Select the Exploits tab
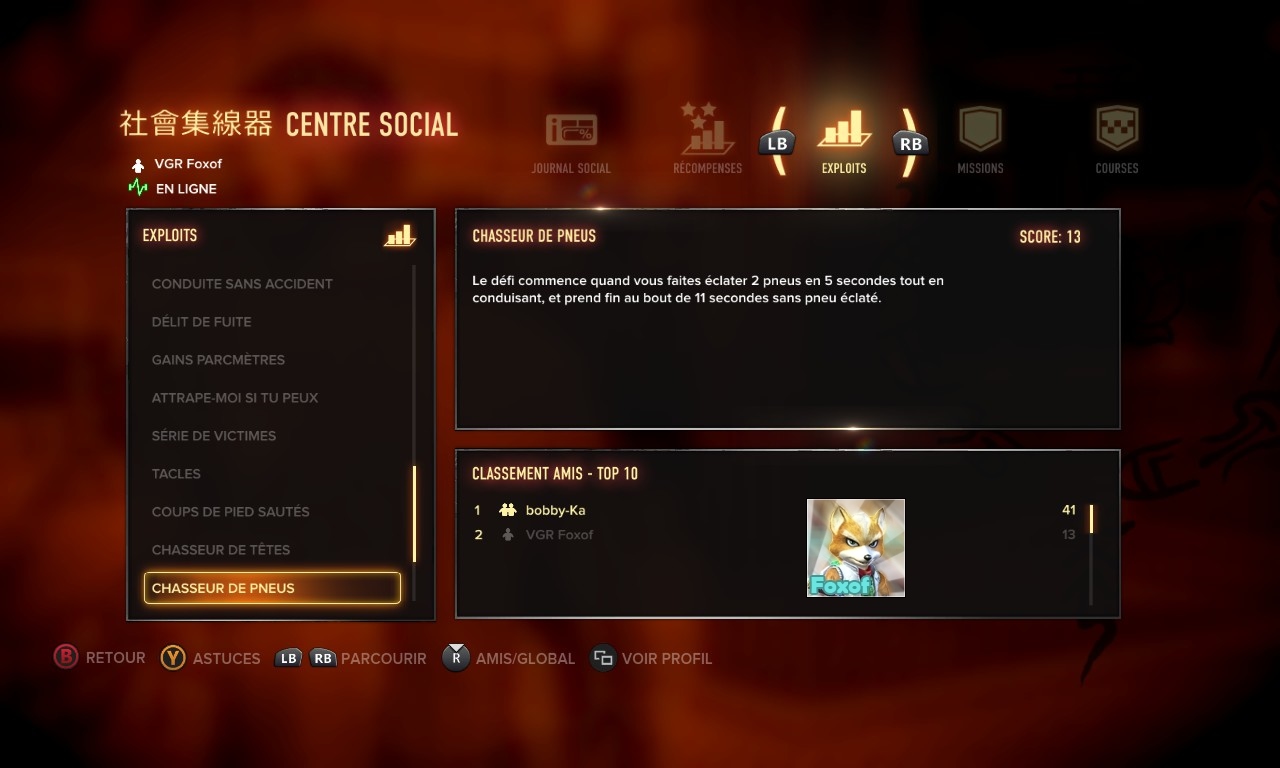This screenshot has width=1280, height=768. [844, 140]
